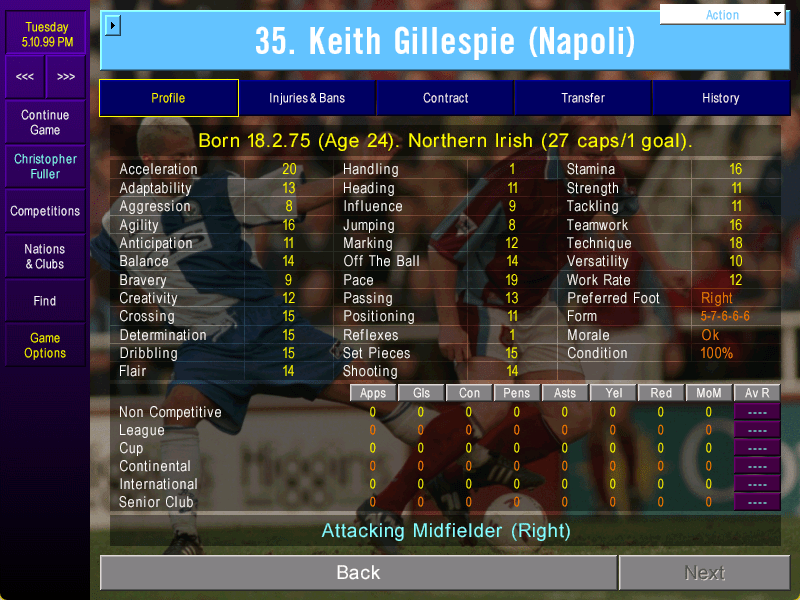The width and height of the screenshot is (800, 600).
Task: Open the Injuries & Bans tab
Action: click(307, 98)
